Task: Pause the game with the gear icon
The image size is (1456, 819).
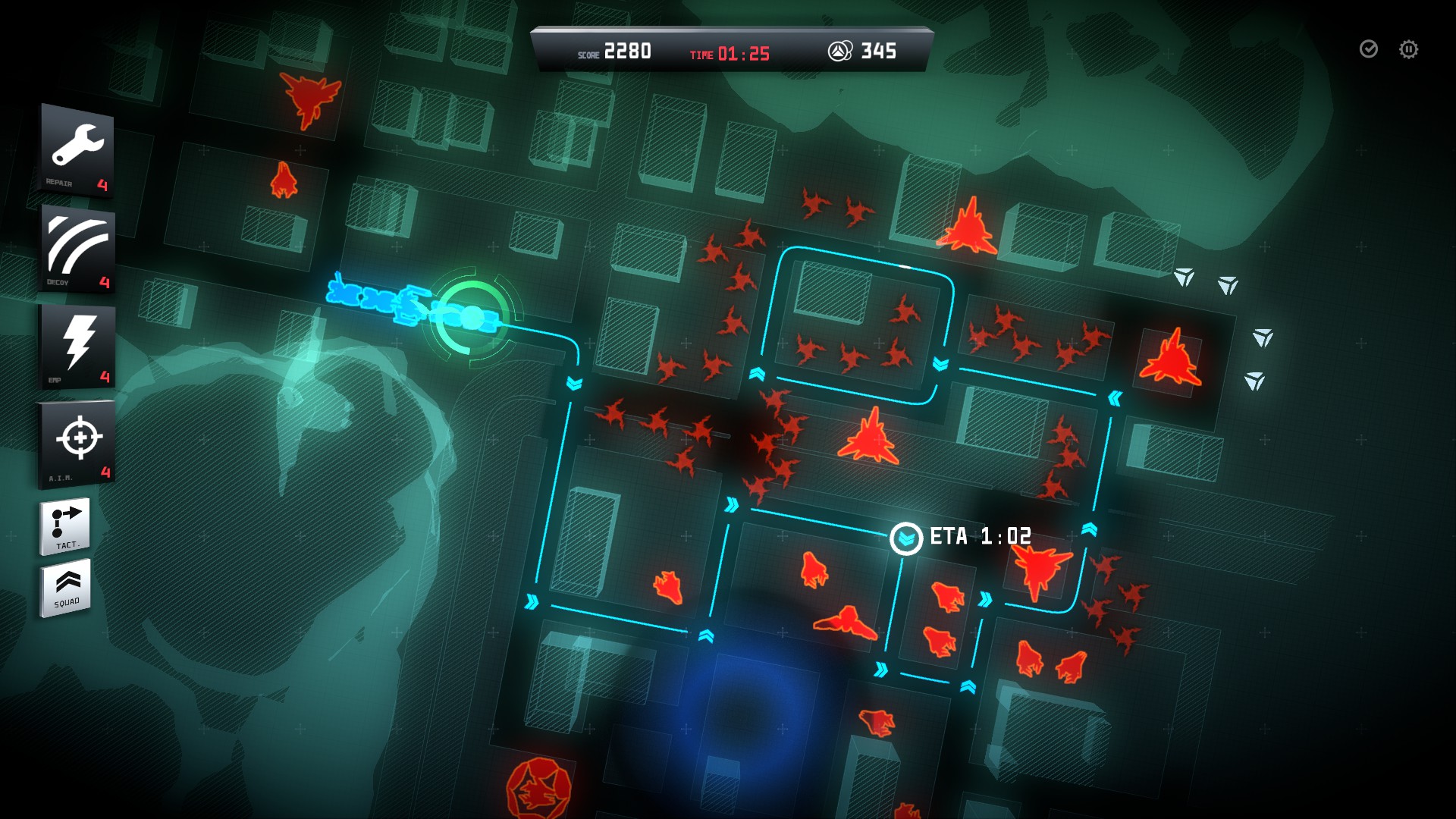Action: click(x=1408, y=49)
